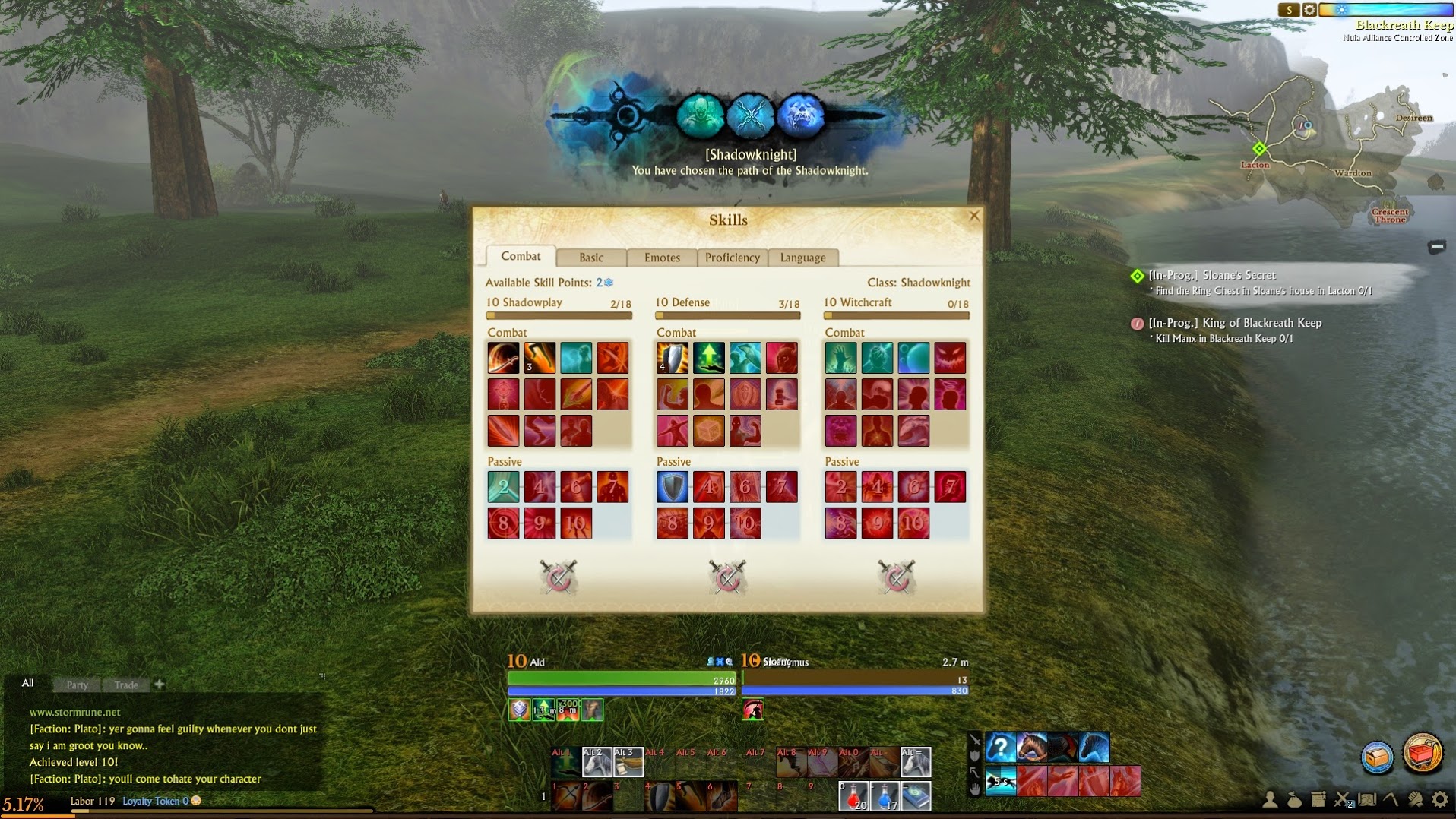1456x819 pixels.
Task: Learn the green hand Witchcraft skill
Action: pos(840,358)
